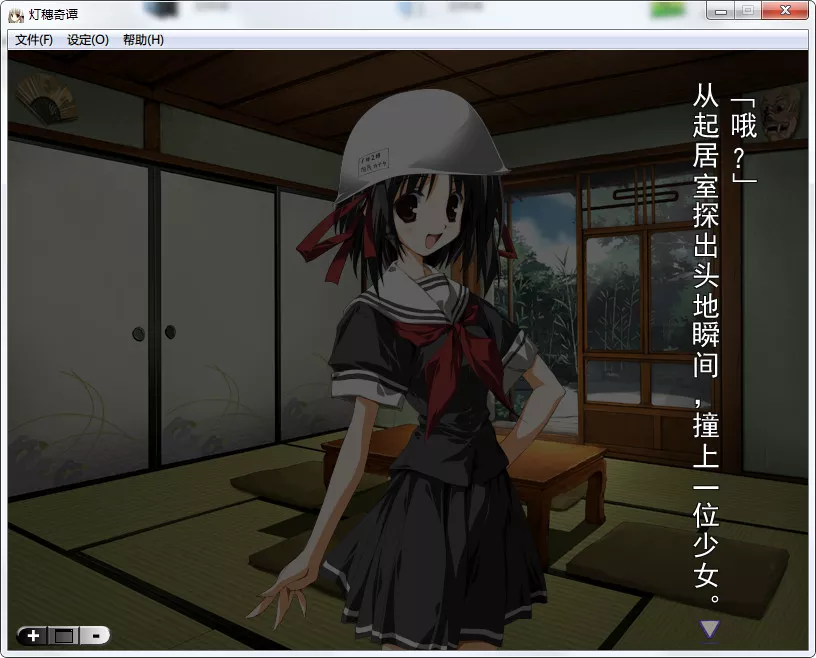Click the plus button in the bottom control bar
The height and width of the screenshot is (658, 816).
(x=33, y=635)
